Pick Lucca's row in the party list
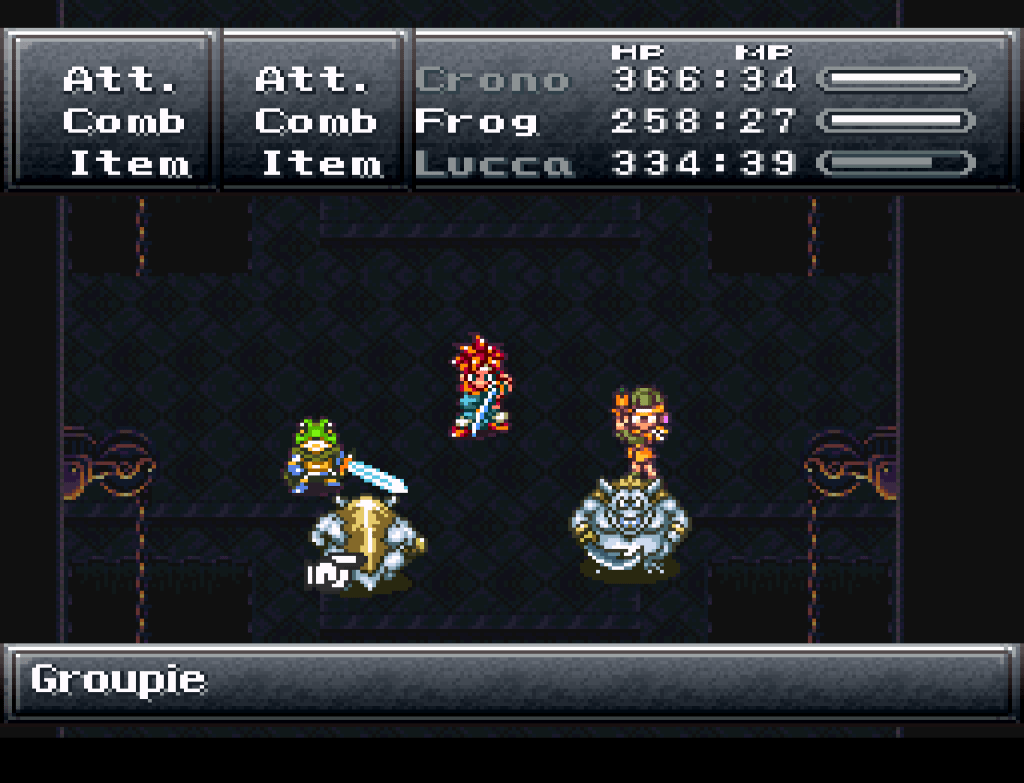Viewport: 1024px width, 783px height. (494, 164)
